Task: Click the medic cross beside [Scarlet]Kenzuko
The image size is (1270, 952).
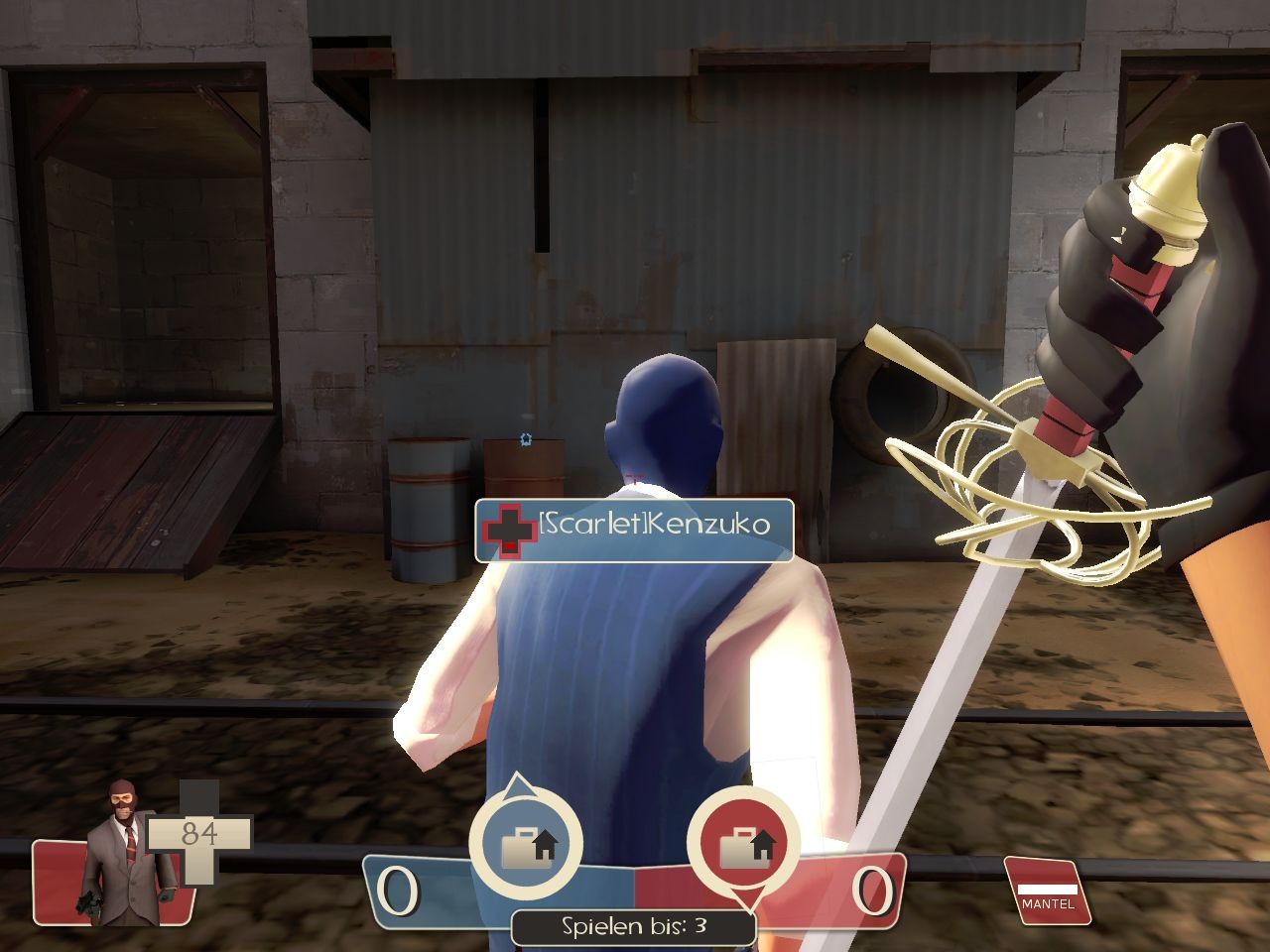Action: pyautogui.click(x=508, y=529)
